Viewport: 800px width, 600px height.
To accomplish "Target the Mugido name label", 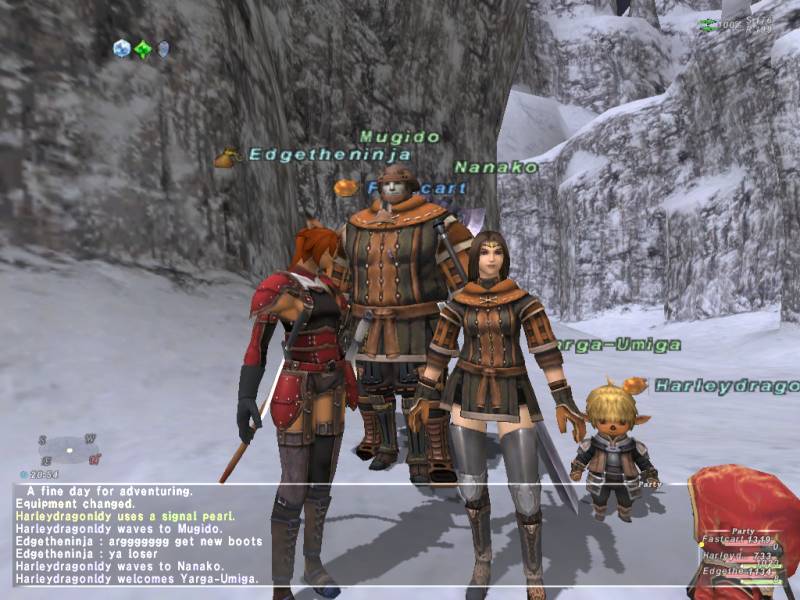I will [400, 136].
